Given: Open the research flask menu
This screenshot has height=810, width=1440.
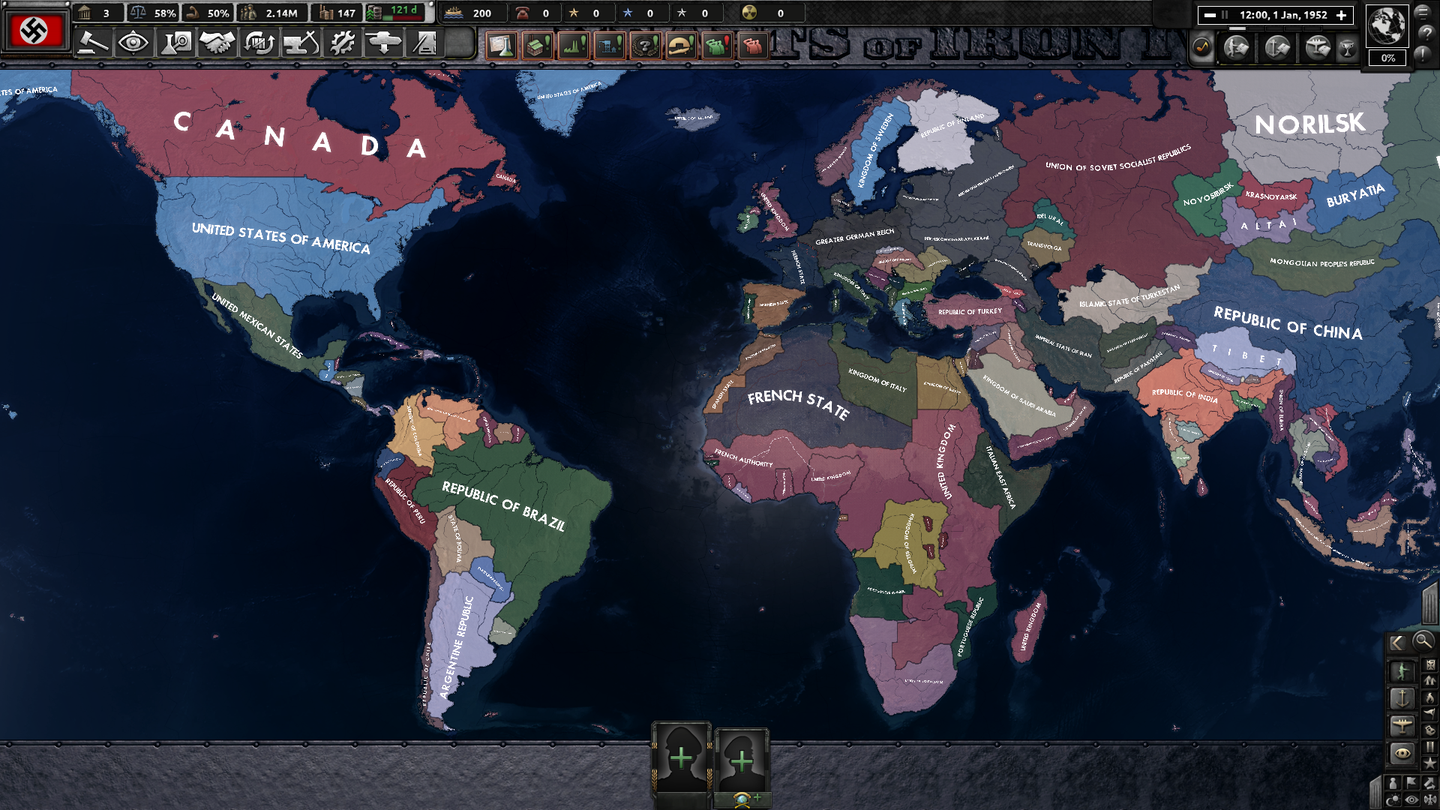Looking at the screenshot, I should click(x=176, y=43).
